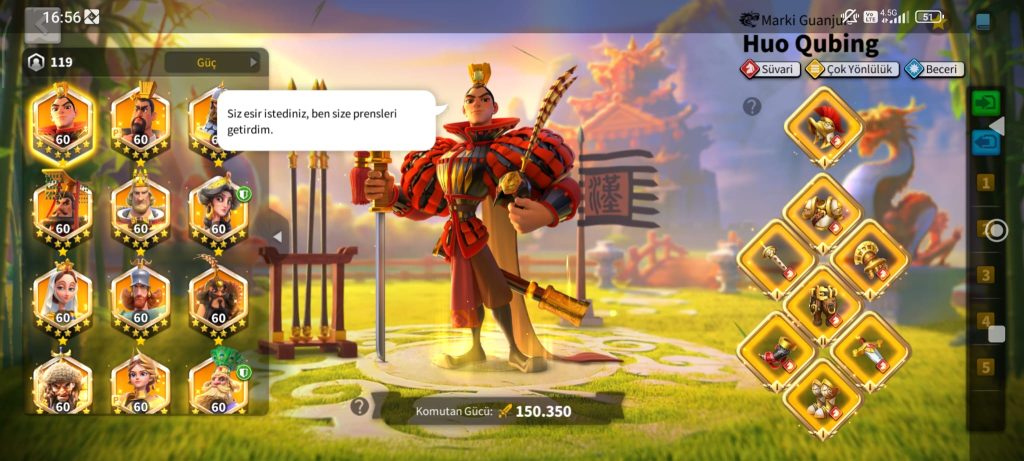Show the Süvari talent tag
The width and height of the screenshot is (1024, 461).
pos(770,69)
